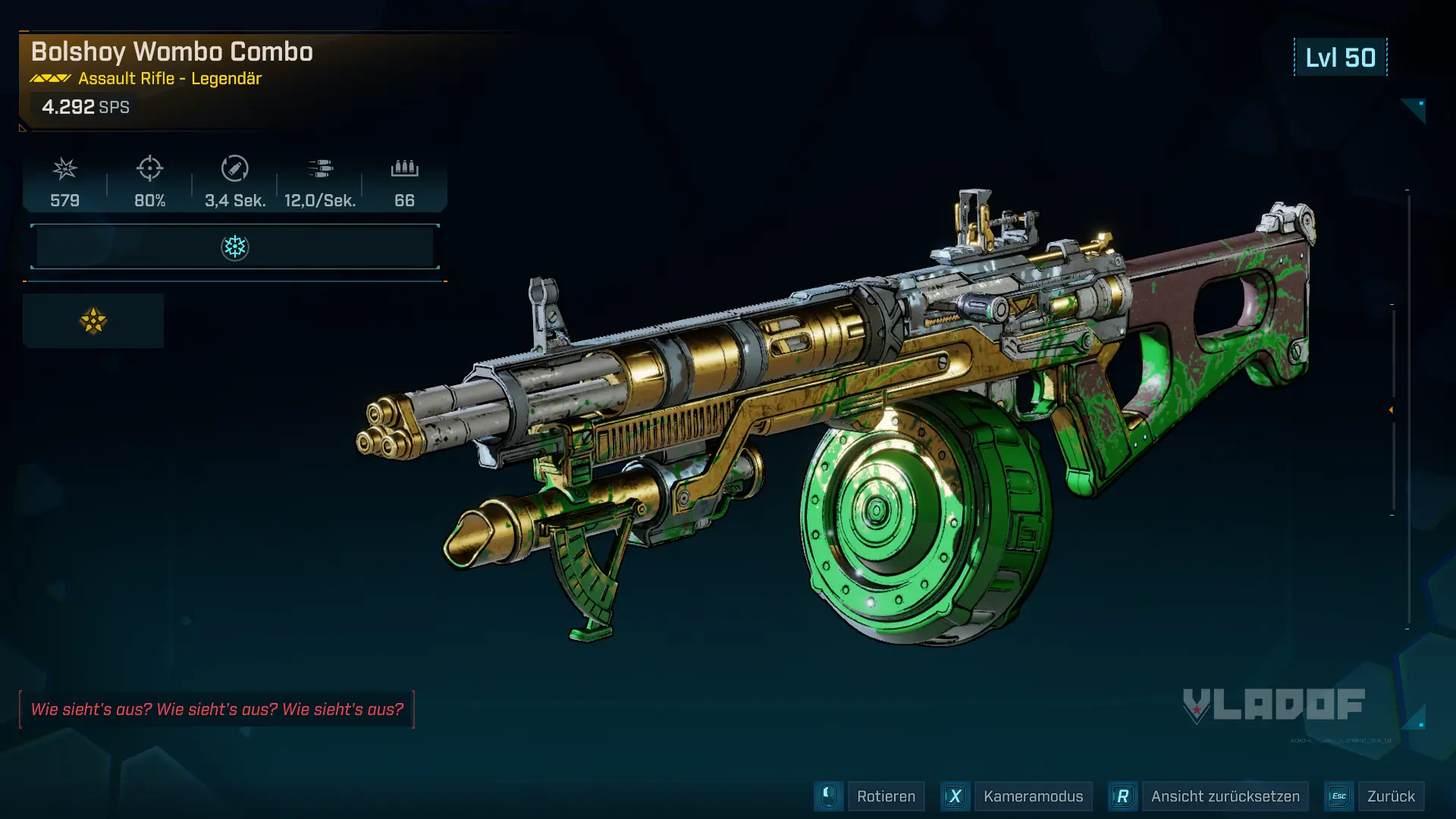Select the Rotieren control label

[886, 796]
